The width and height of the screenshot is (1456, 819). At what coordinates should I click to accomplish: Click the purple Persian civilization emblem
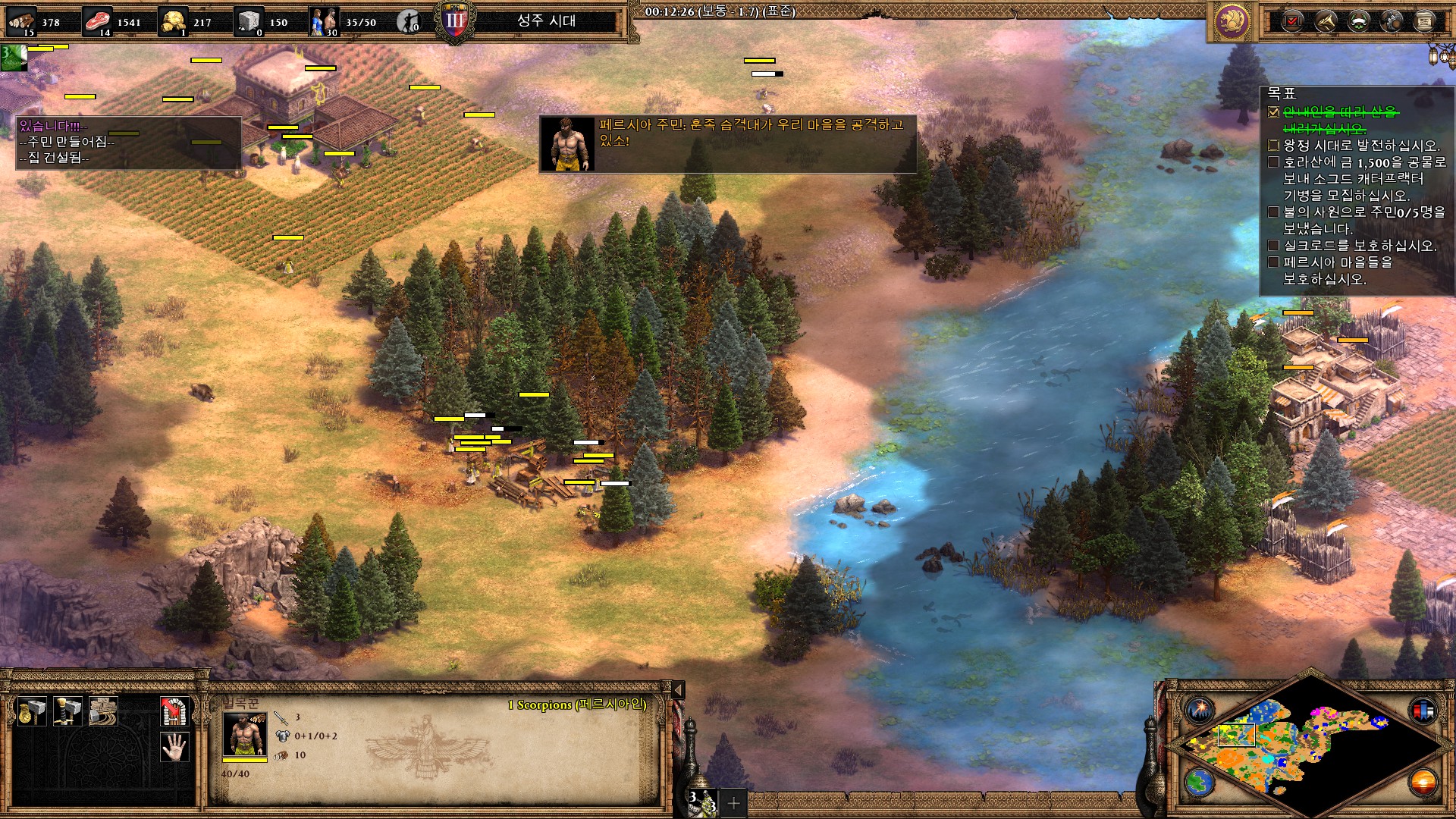[x=1232, y=21]
